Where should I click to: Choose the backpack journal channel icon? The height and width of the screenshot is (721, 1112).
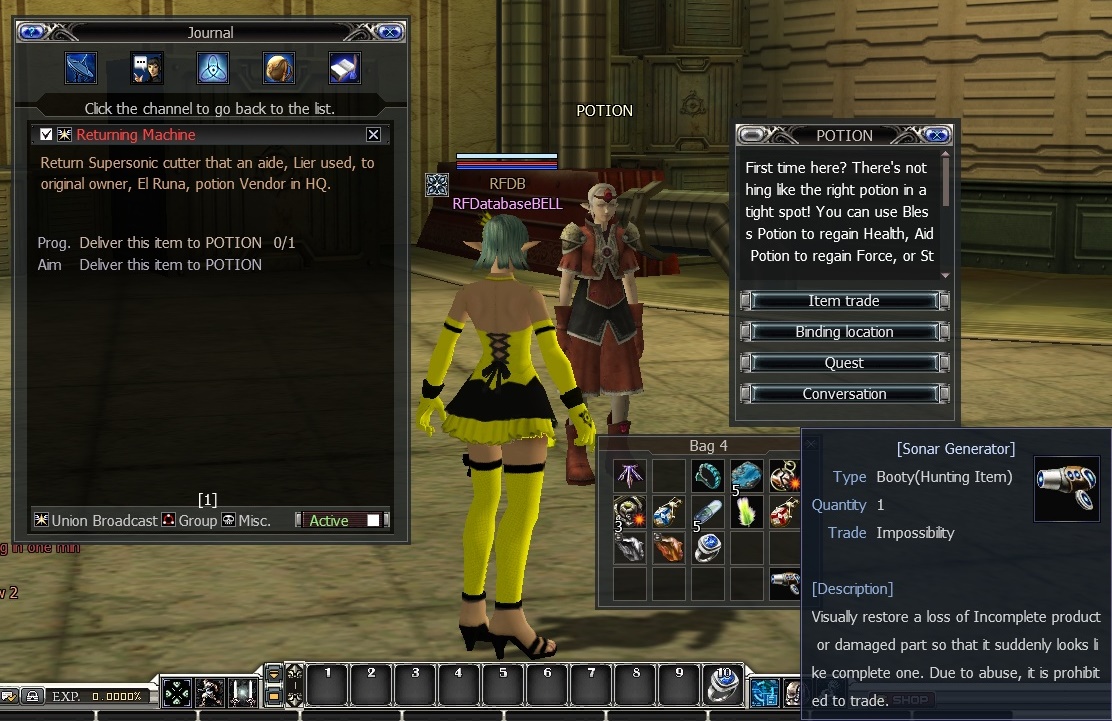coord(279,67)
